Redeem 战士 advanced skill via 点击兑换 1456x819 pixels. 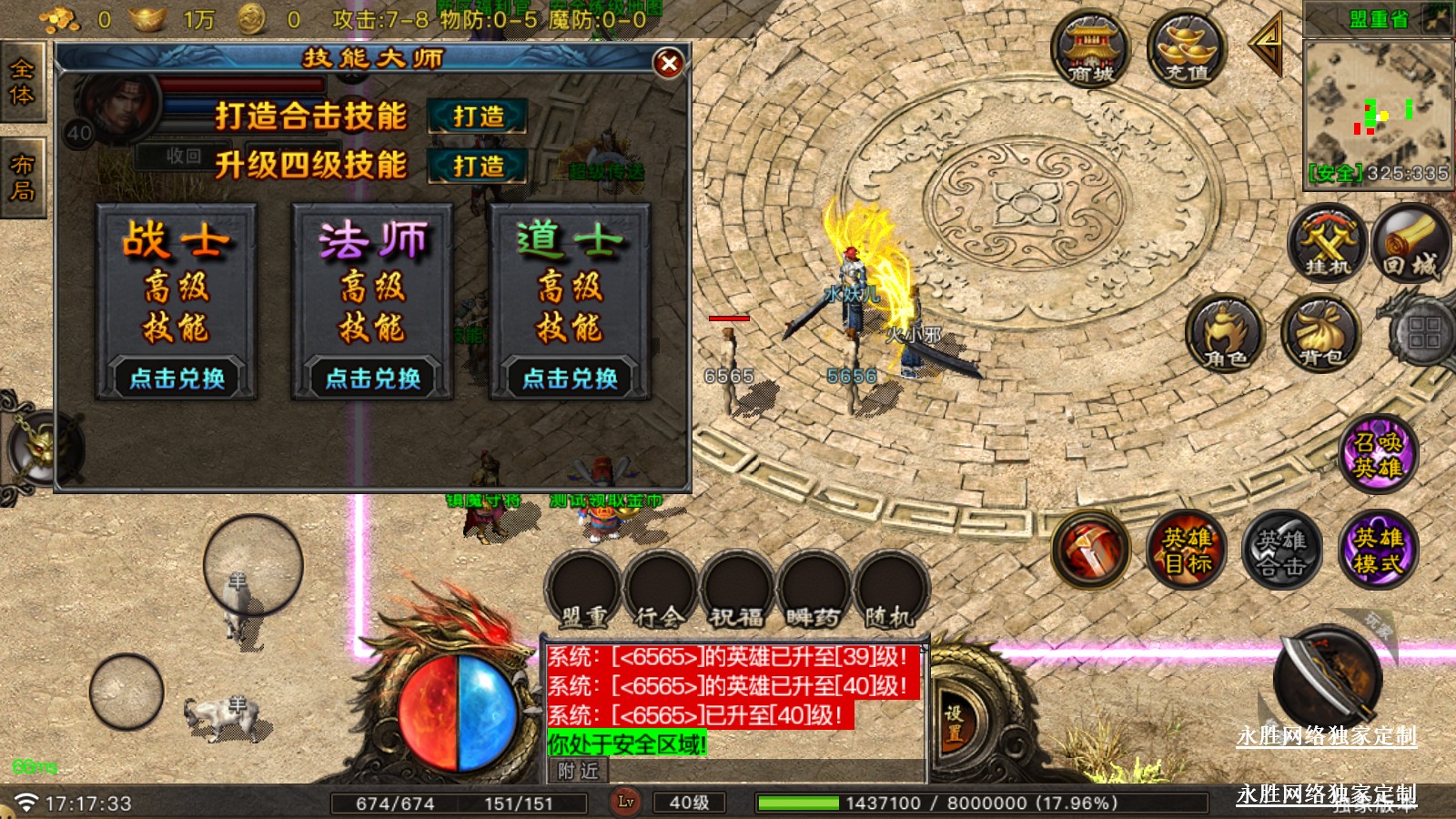click(177, 378)
